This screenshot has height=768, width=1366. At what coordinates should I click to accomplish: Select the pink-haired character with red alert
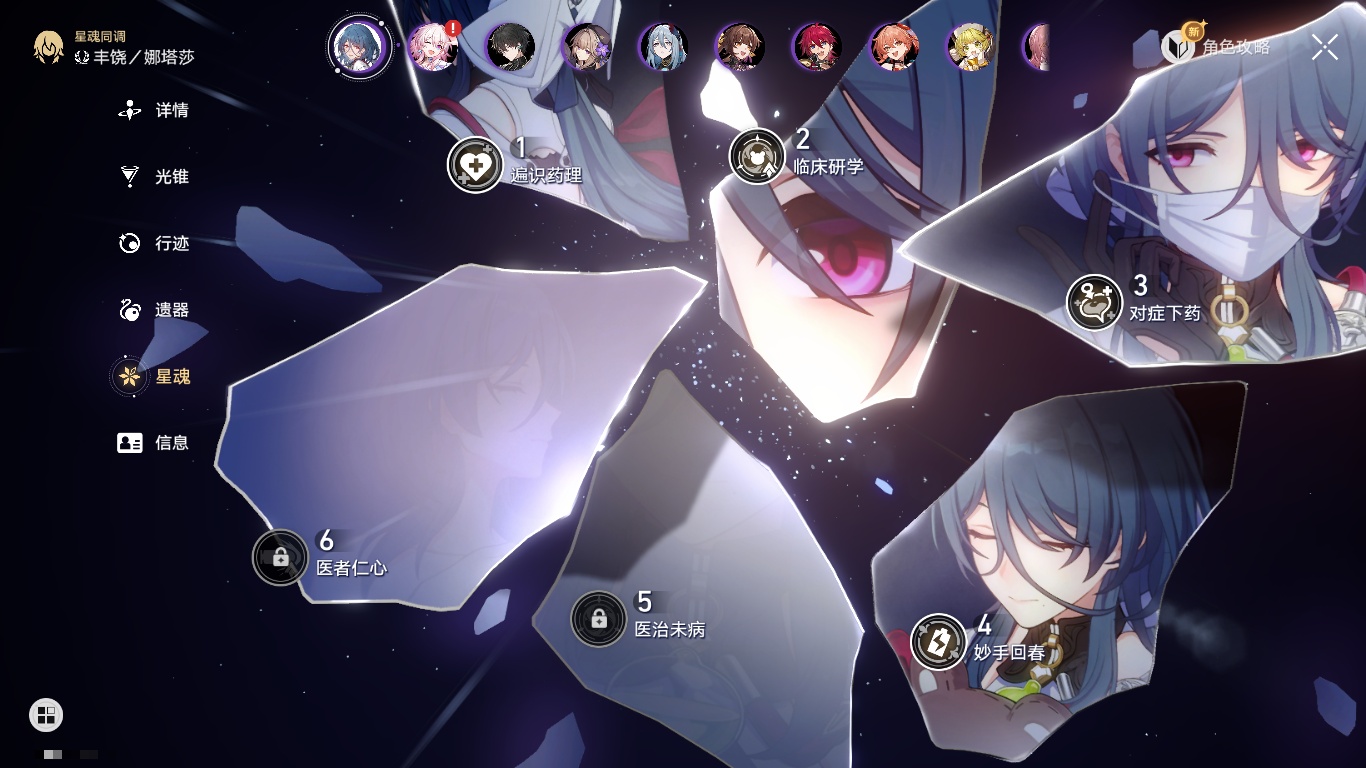[x=433, y=47]
